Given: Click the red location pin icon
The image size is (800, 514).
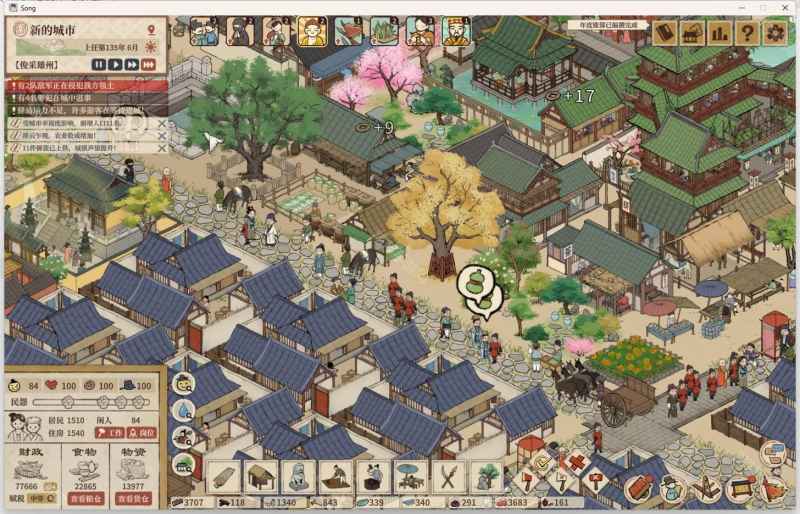Looking at the screenshot, I should coord(150,29).
